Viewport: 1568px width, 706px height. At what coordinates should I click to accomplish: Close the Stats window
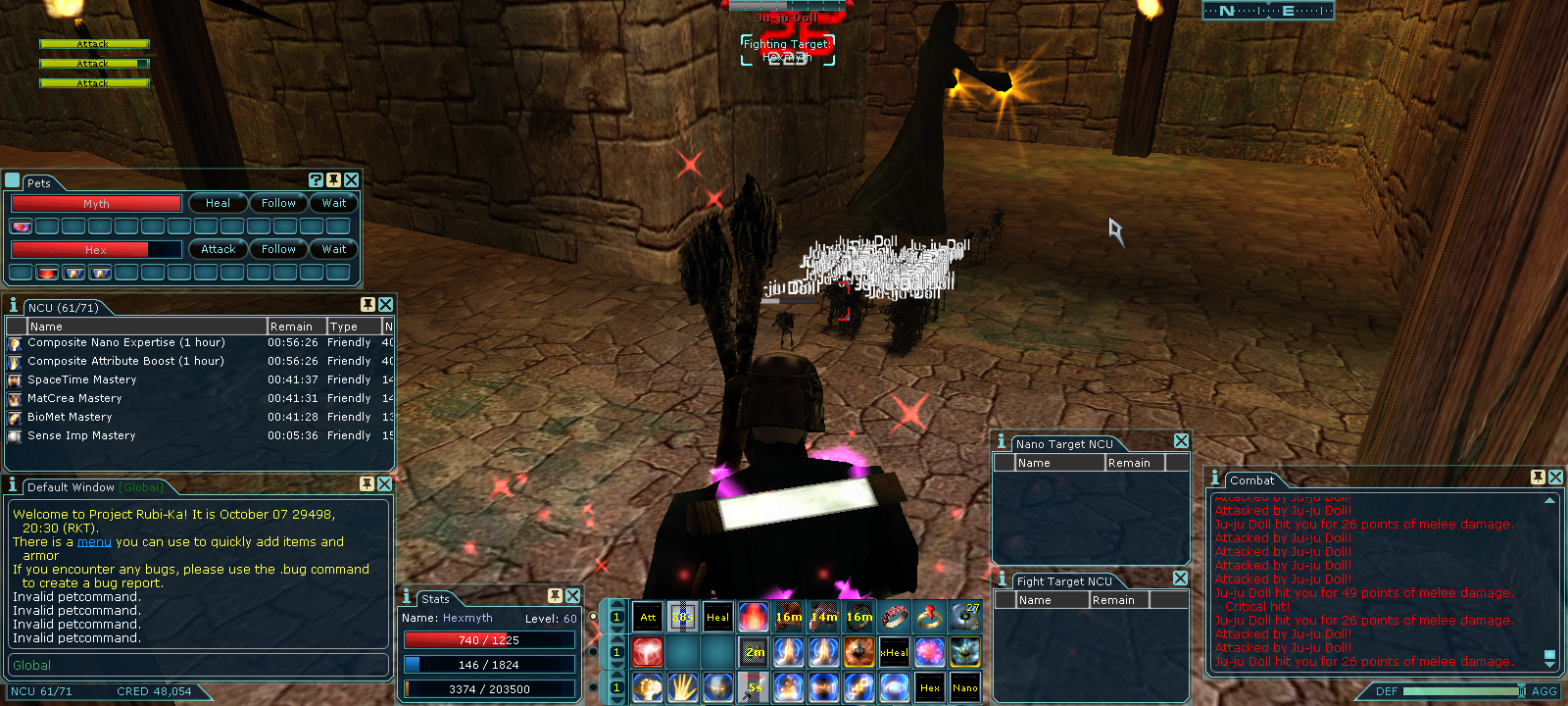pyautogui.click(x=572, y=595)
